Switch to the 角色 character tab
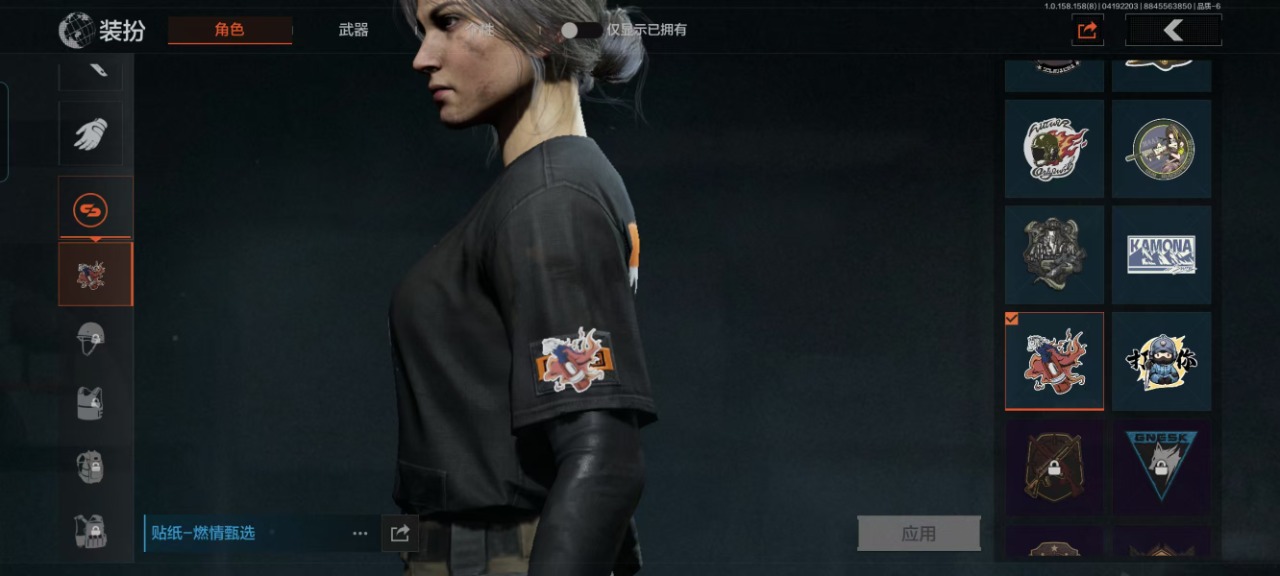The image size is (1280, 576). click(230, 30)
